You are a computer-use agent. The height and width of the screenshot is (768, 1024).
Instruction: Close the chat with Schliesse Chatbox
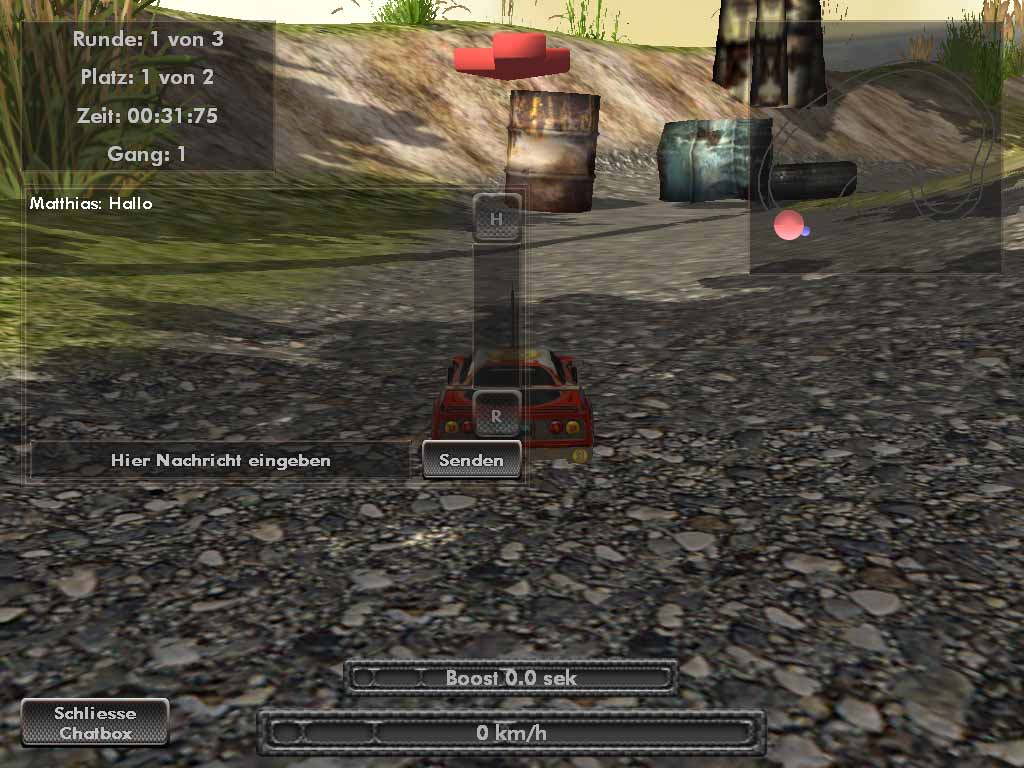coord(95,722)
